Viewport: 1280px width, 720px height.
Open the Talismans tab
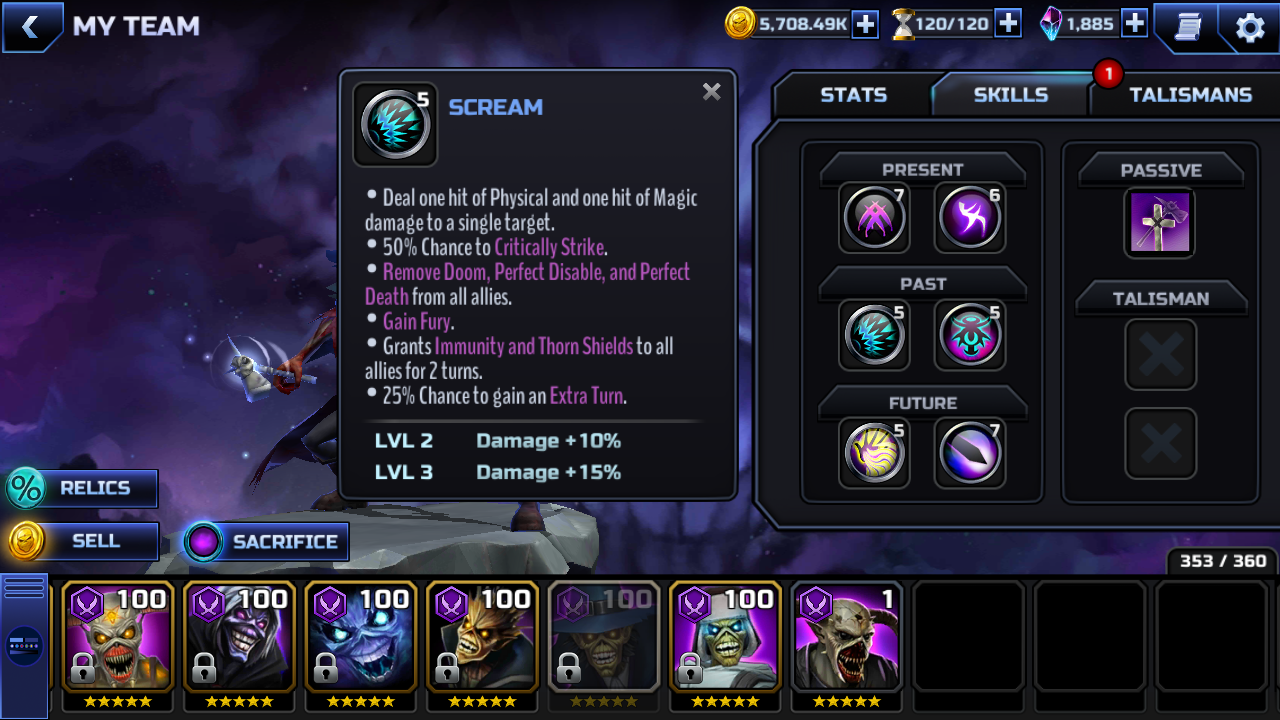(1189, 95)
